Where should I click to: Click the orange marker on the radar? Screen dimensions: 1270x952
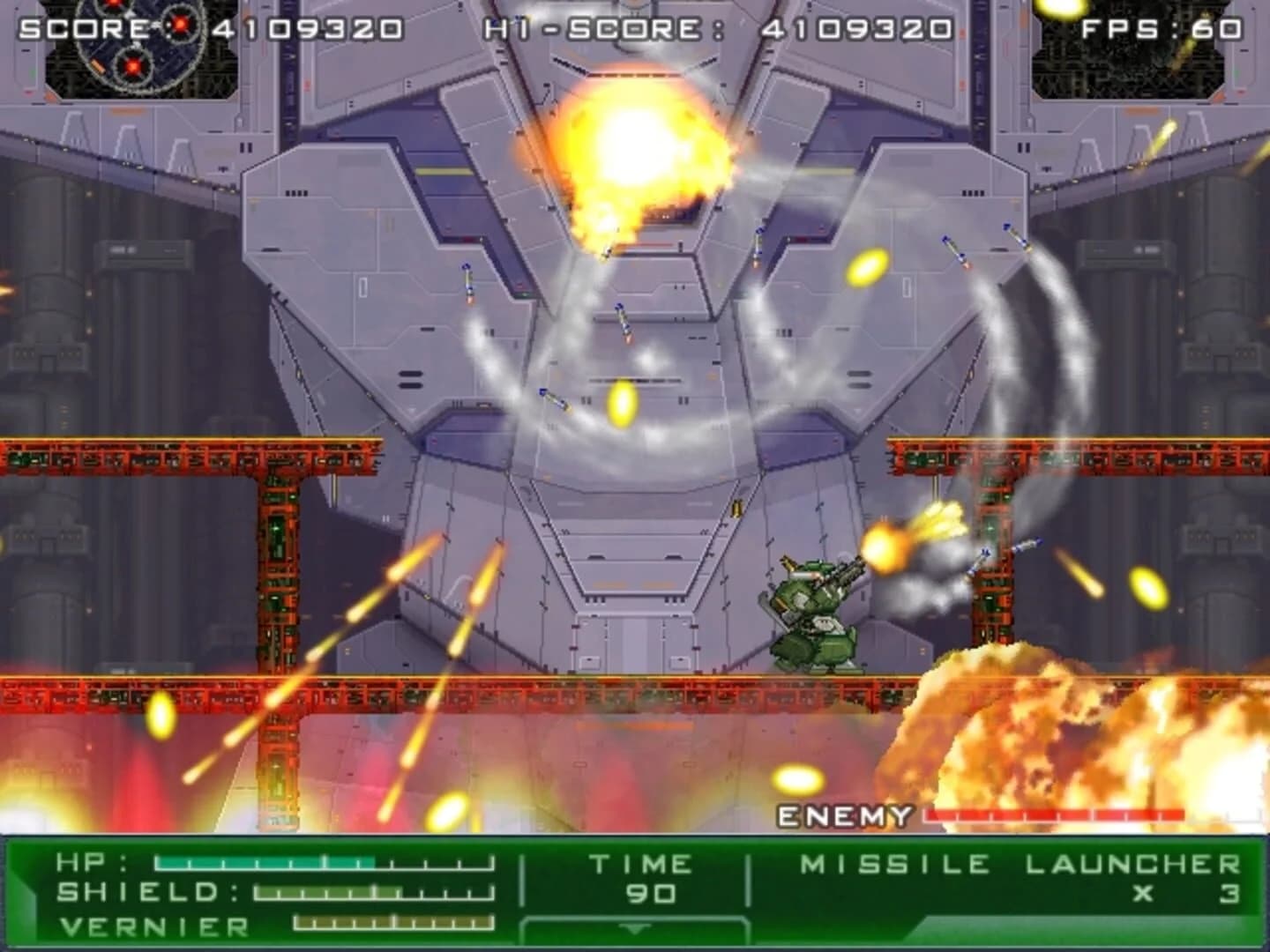coord(99,64)
